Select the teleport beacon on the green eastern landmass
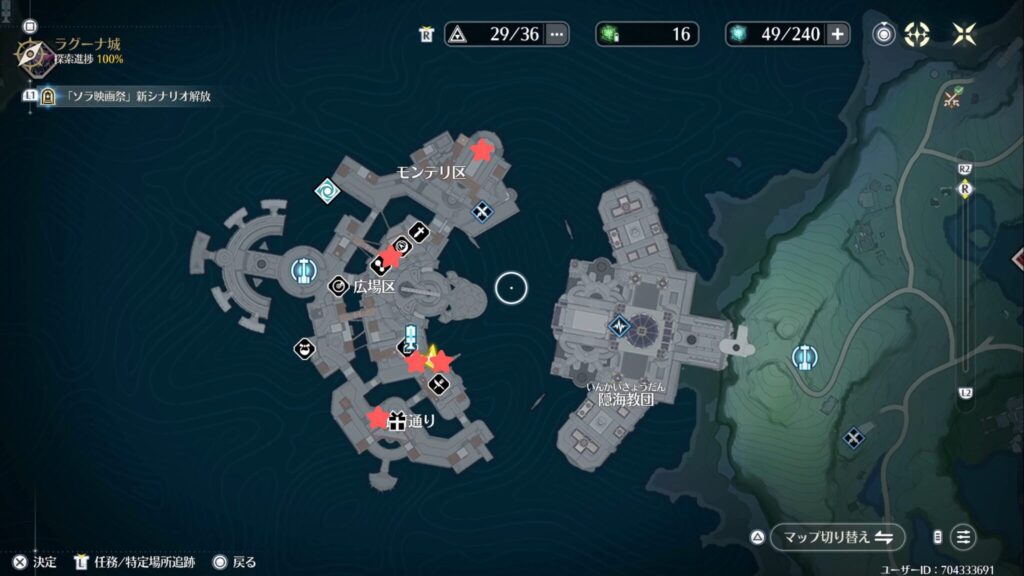The image size is (1024, 576). 802,357
